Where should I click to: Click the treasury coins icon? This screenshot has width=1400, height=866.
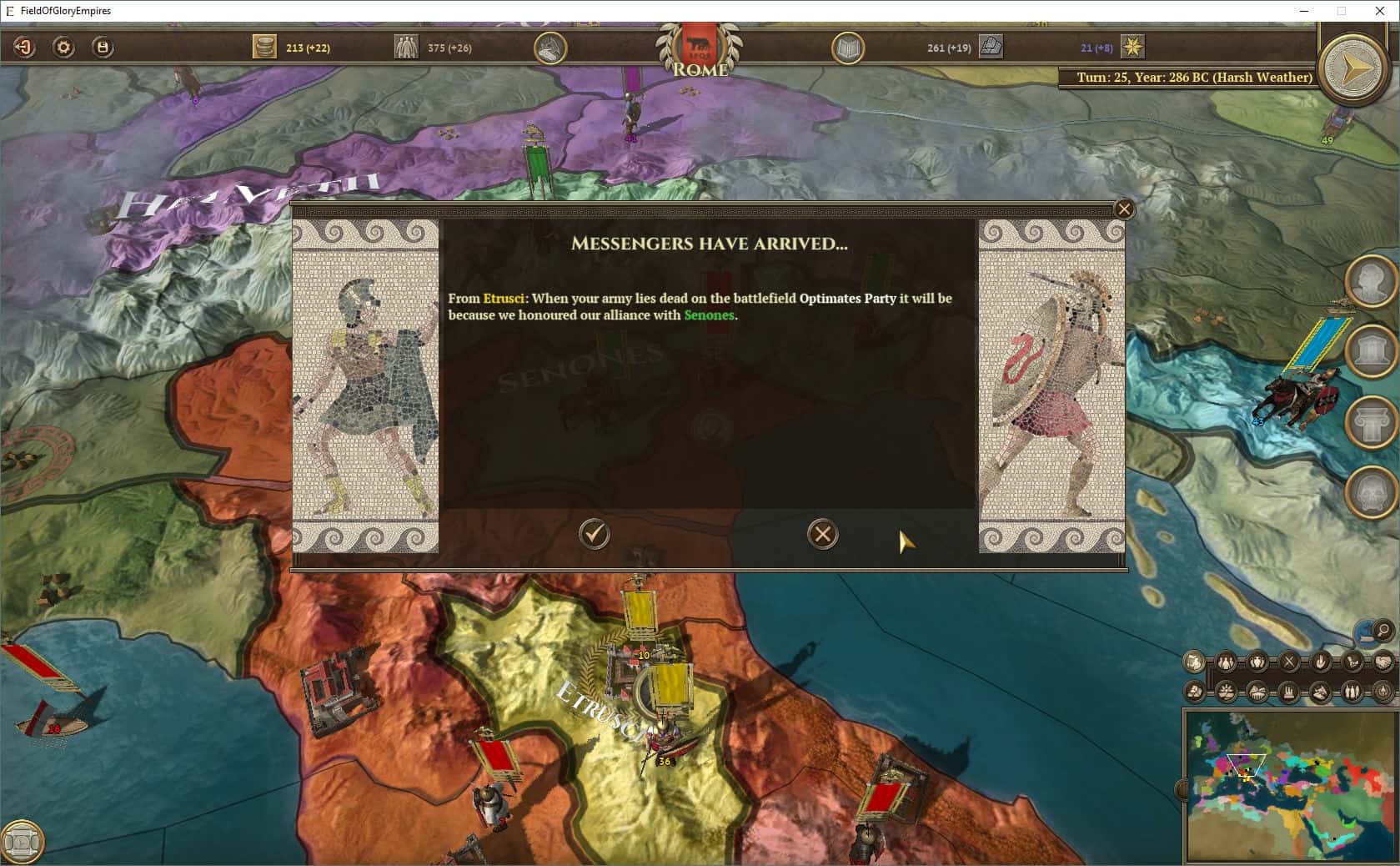click(x=264, y=47)
